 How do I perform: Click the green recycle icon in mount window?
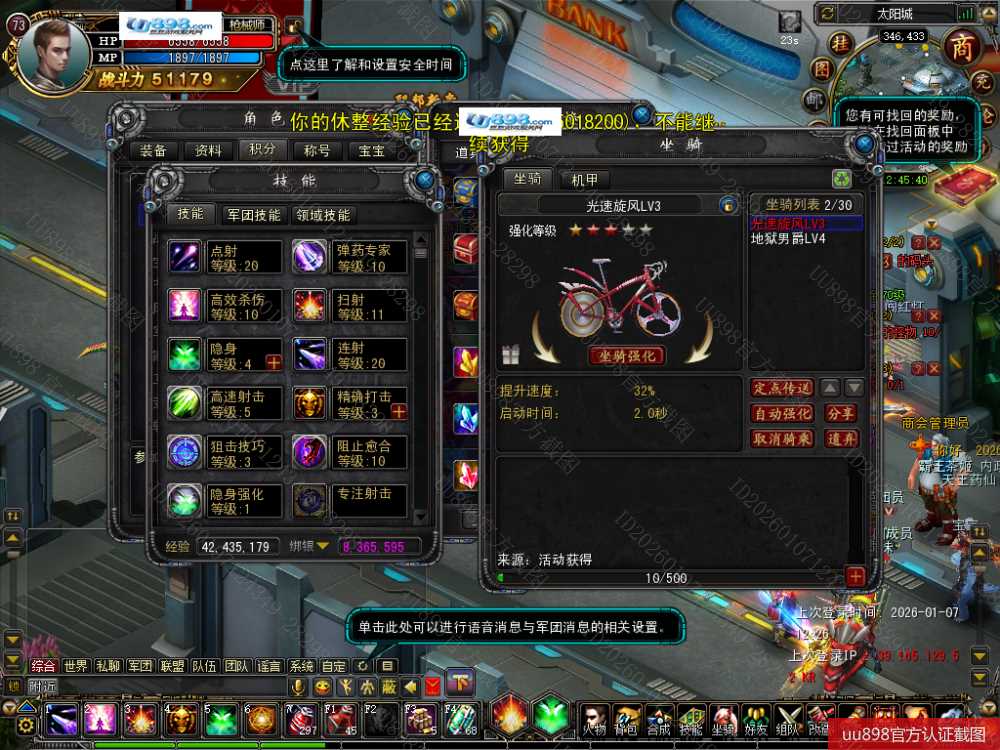coord(842,179)
